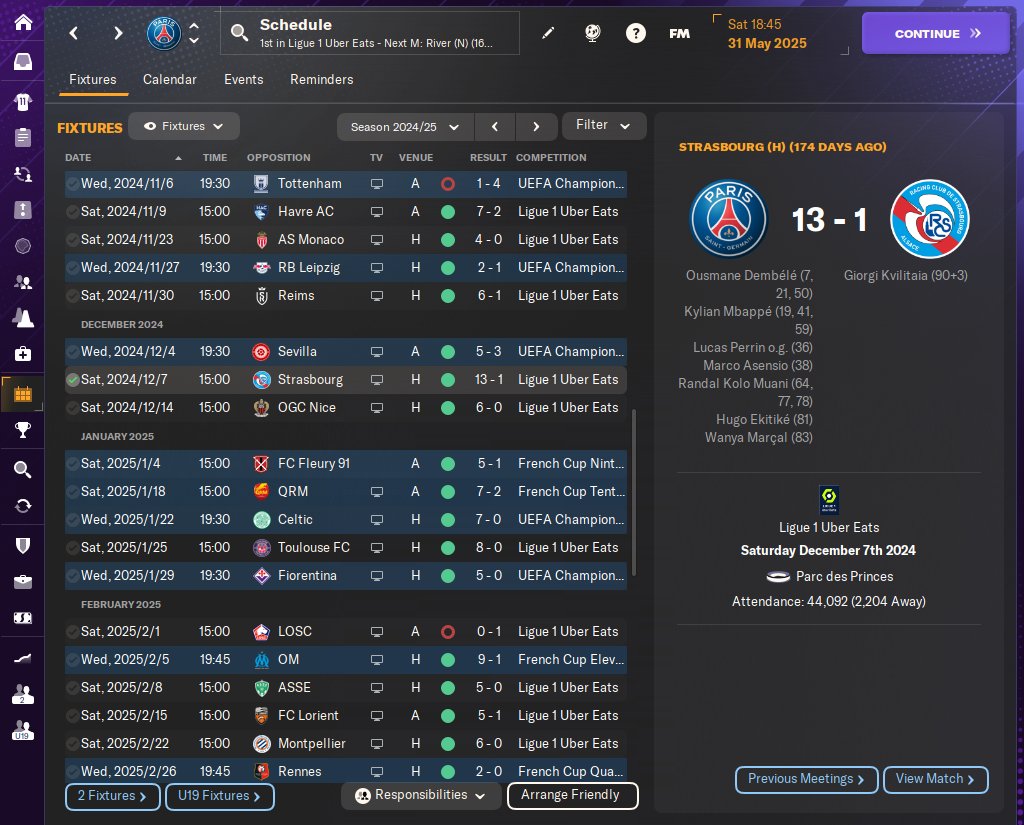
Task: Open the search magnifier in the title bar
Action: tap(239, 33)
